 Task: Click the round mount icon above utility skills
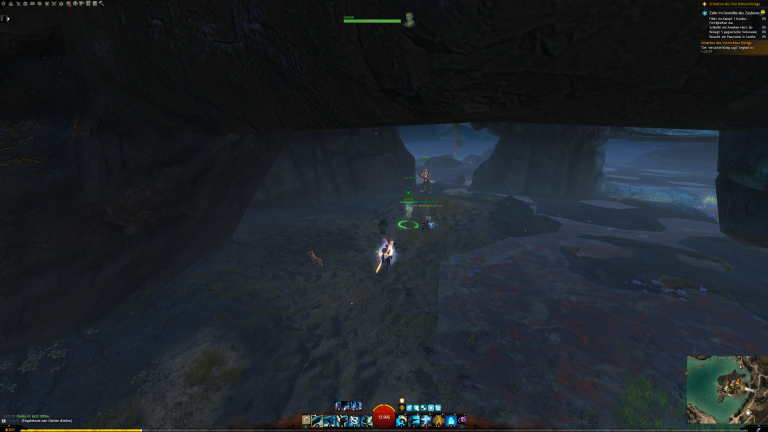pos(401,400)
